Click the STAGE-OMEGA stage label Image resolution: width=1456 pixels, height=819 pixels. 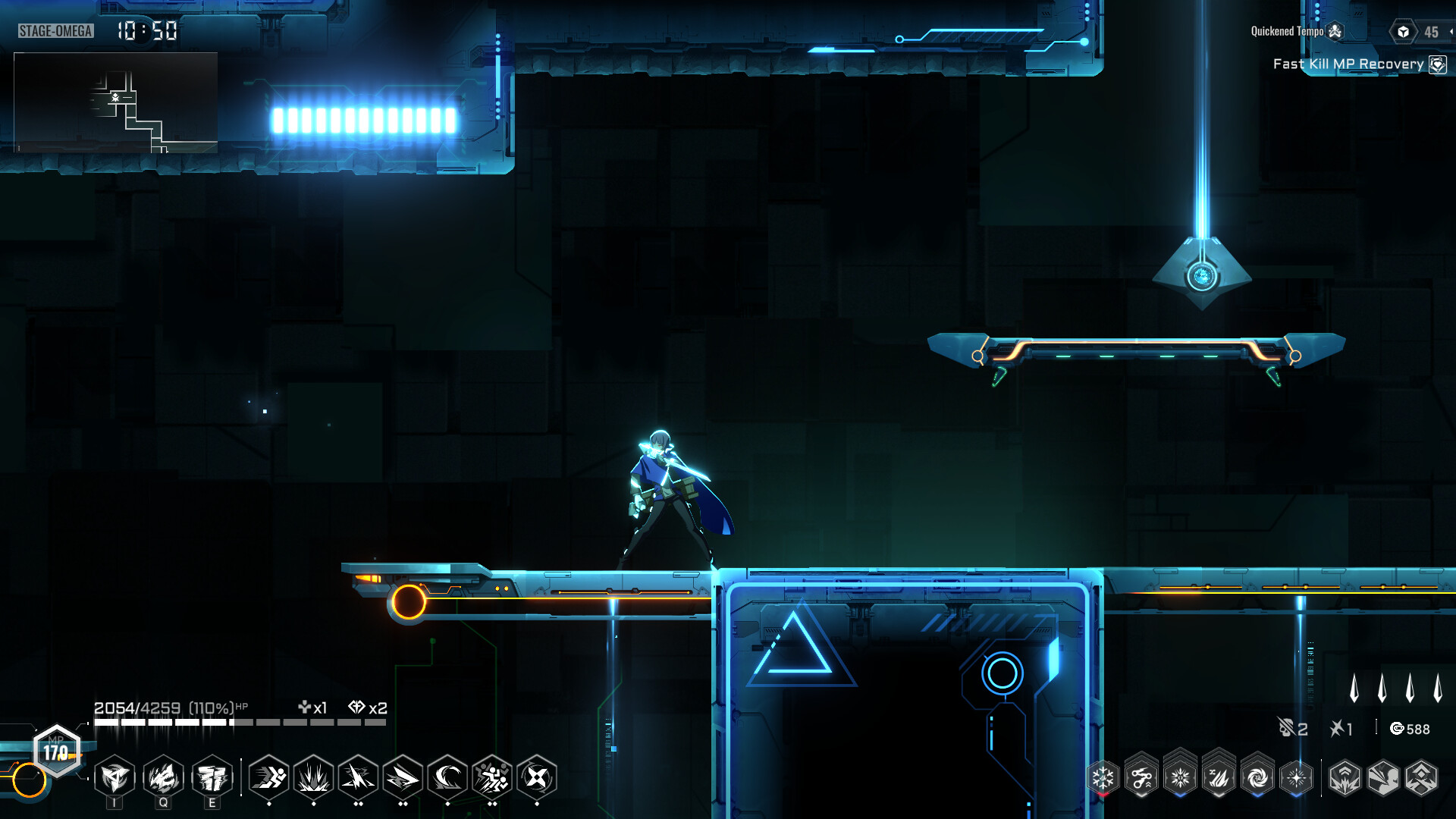click(x=55, y=32)
